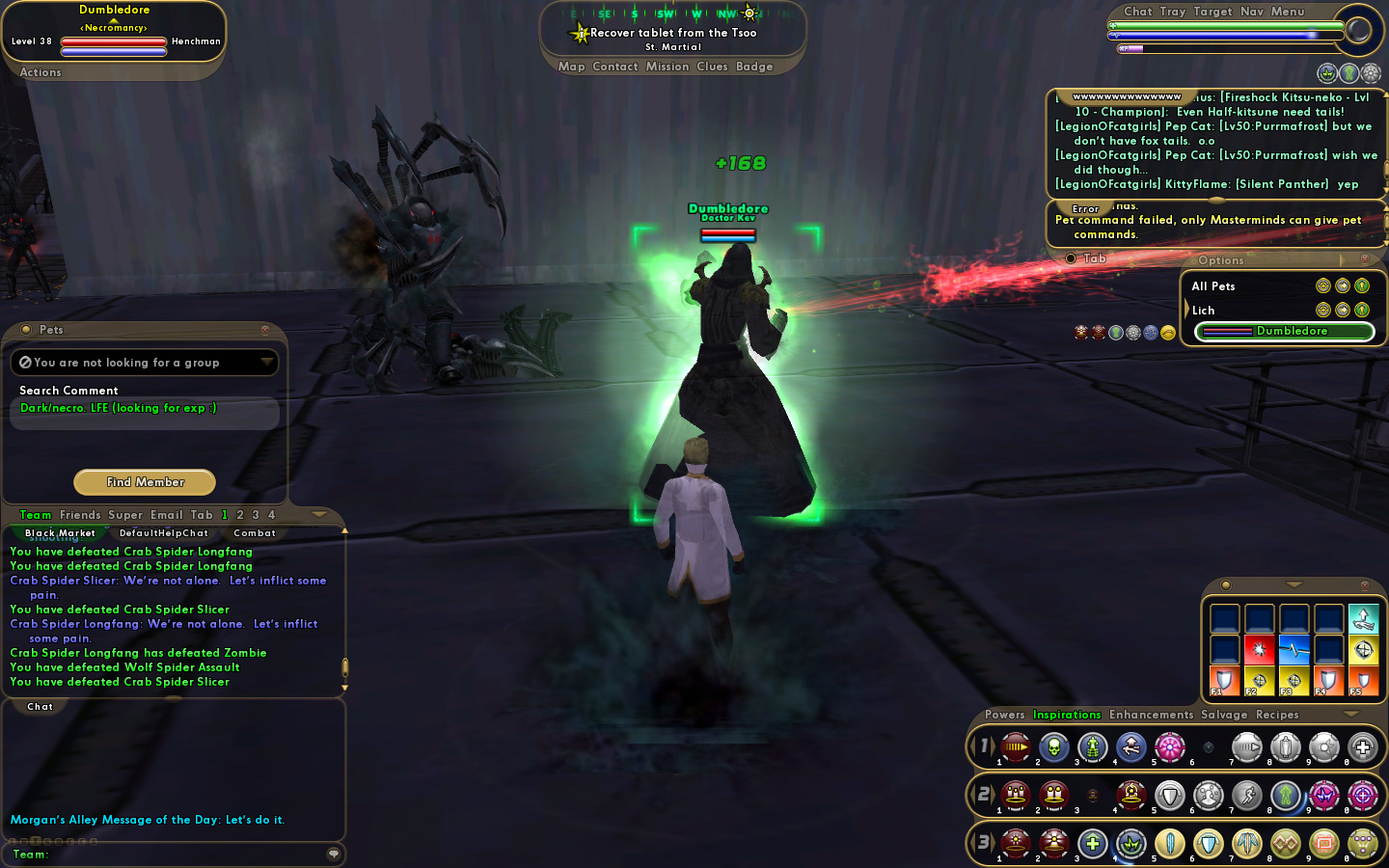
Task: Click the Options label on the pets window
Action: tap(1221, 260)
